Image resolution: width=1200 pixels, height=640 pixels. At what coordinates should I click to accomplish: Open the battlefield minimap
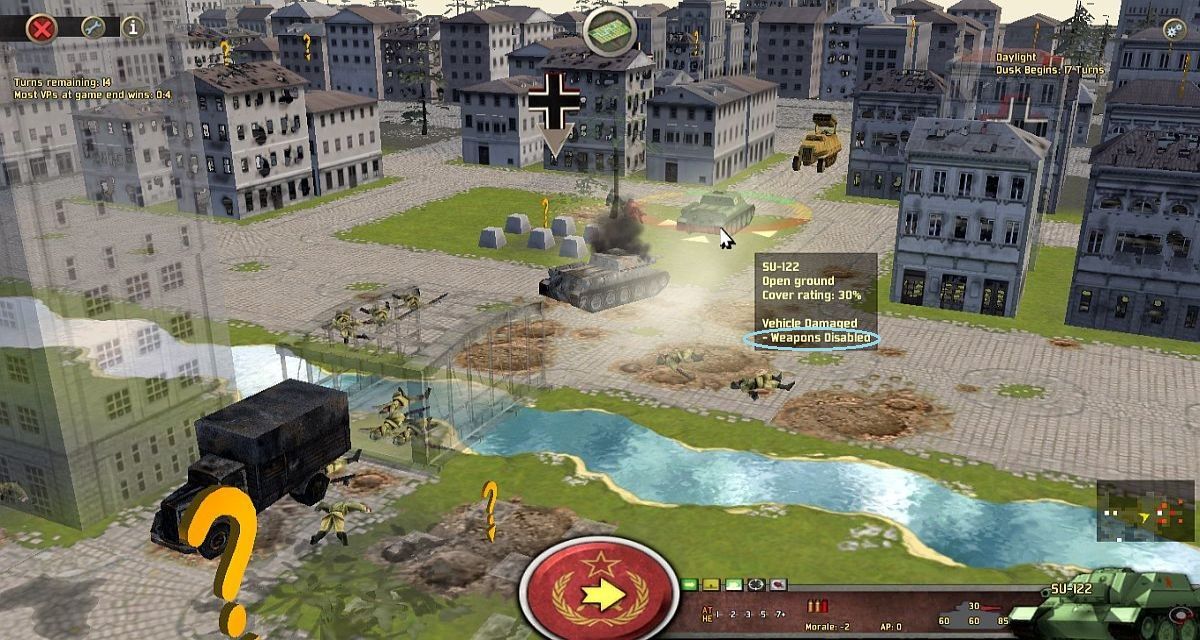point(1131,511)
